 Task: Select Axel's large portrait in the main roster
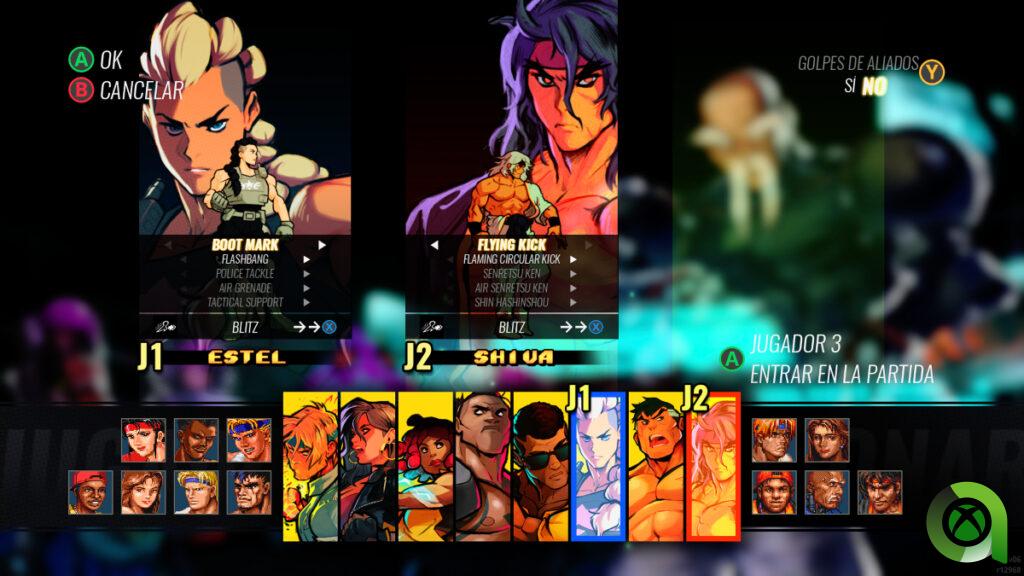point(310,465)
